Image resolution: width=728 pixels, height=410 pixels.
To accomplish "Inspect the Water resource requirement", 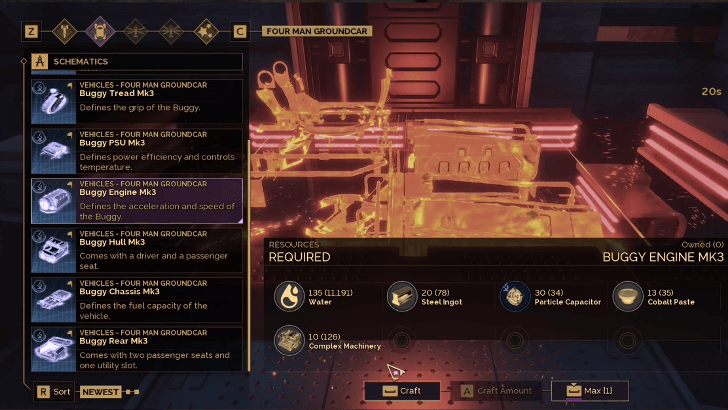I will point(289,295).
